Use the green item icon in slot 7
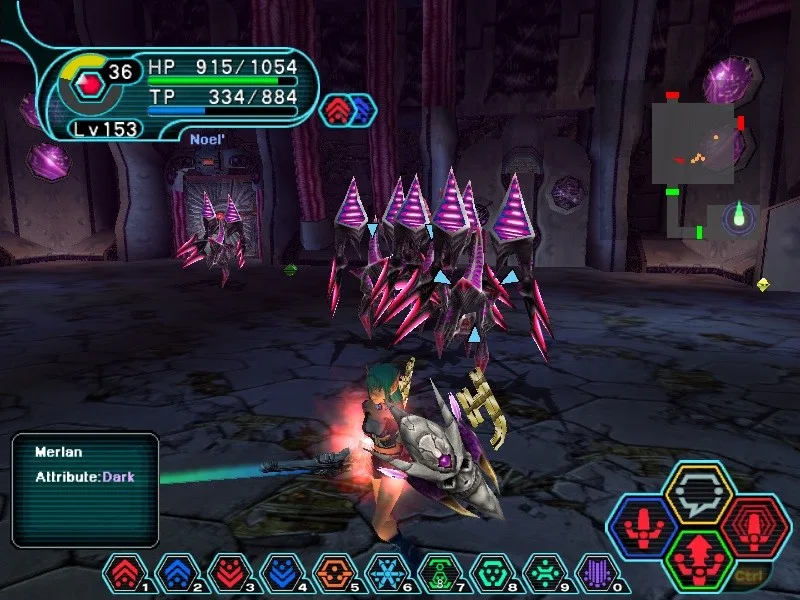 (439, 571)
